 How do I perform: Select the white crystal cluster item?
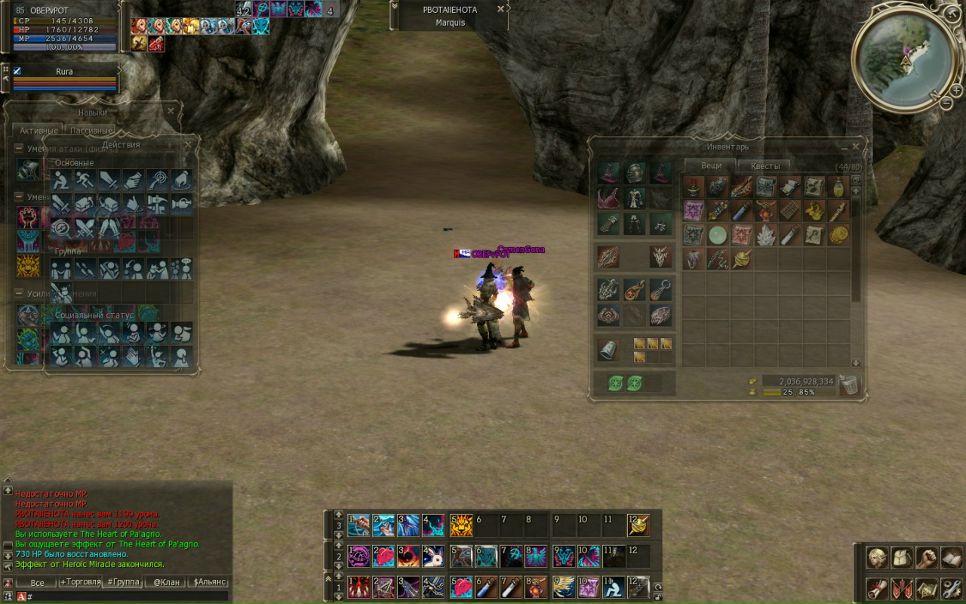pos(765,235)
